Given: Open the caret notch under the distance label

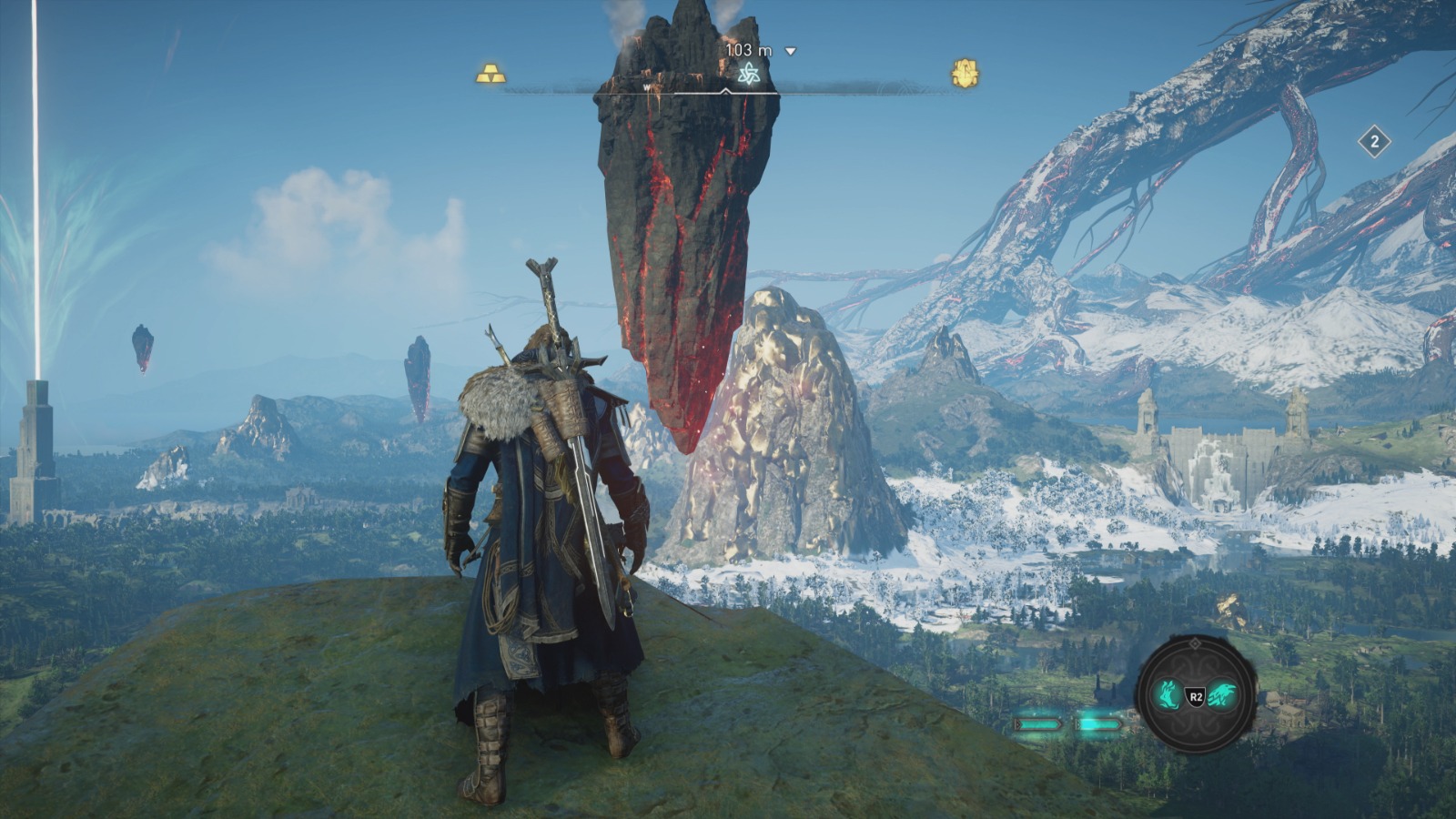Looking at the screenshot, I should click(725, 89).
